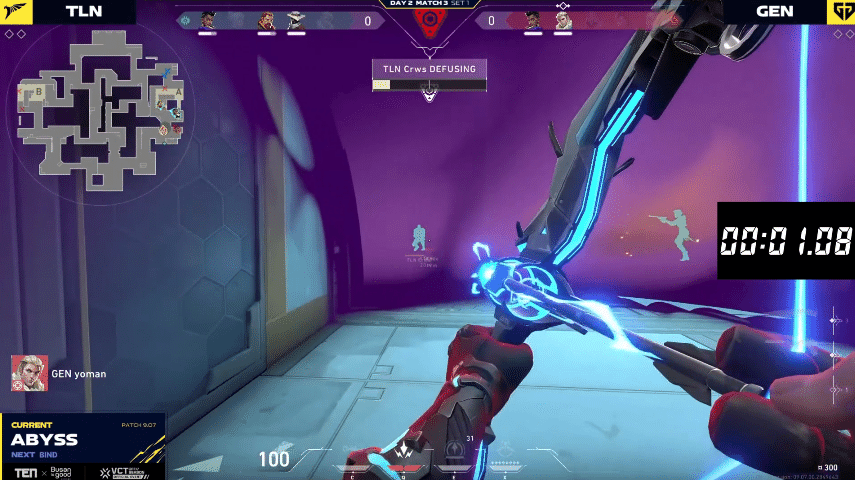Activate the Hunter's Fury ultimate icon

[506, 452]
